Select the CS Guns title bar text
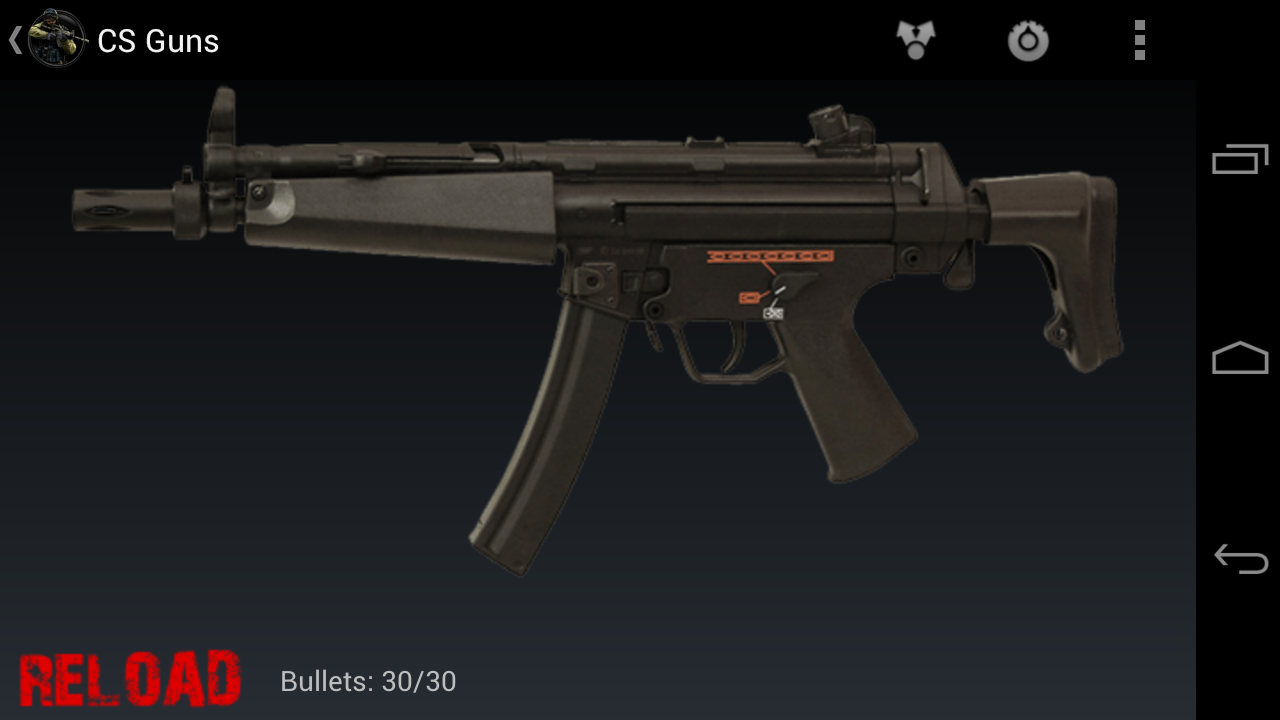The image size is (1280, 720). point(157,40)
